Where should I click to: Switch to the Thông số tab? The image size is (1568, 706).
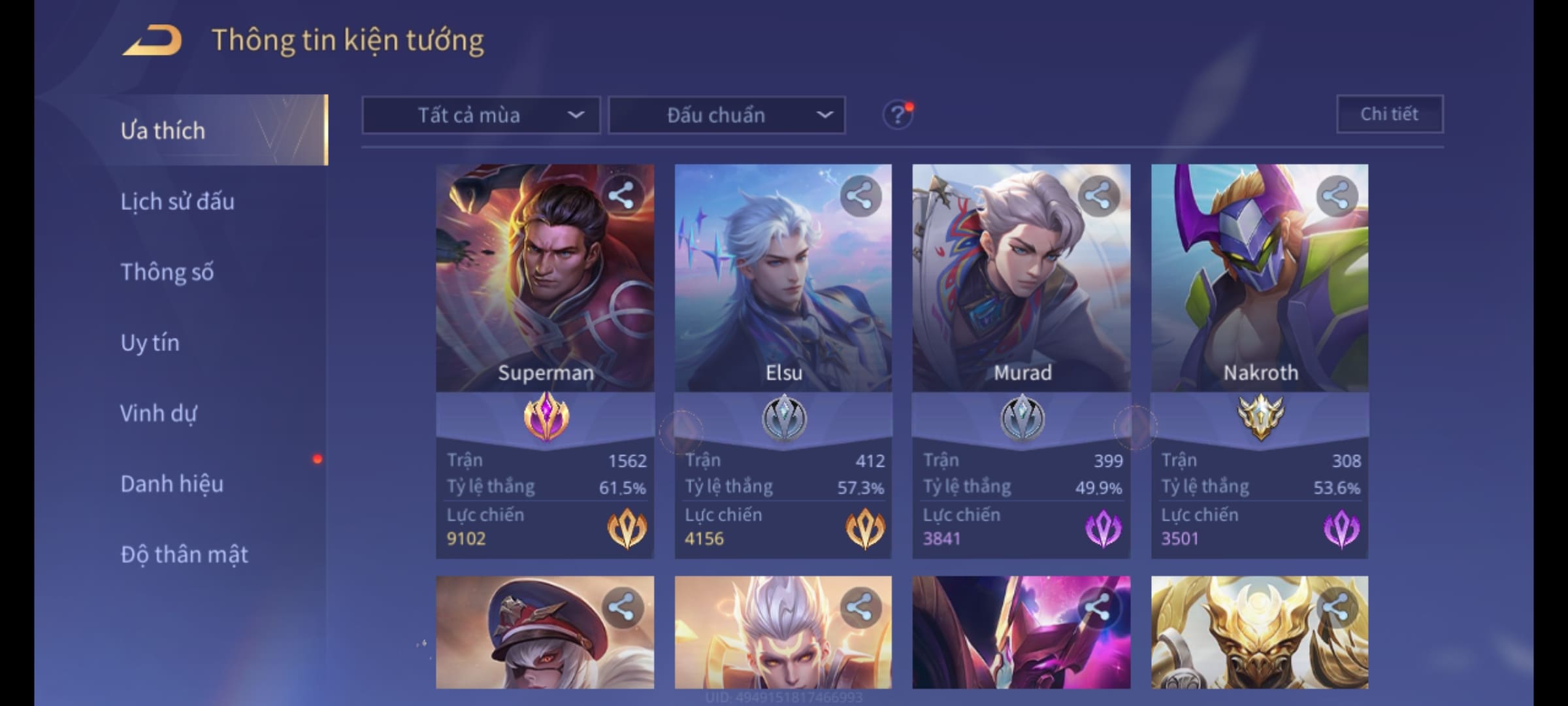167,272
